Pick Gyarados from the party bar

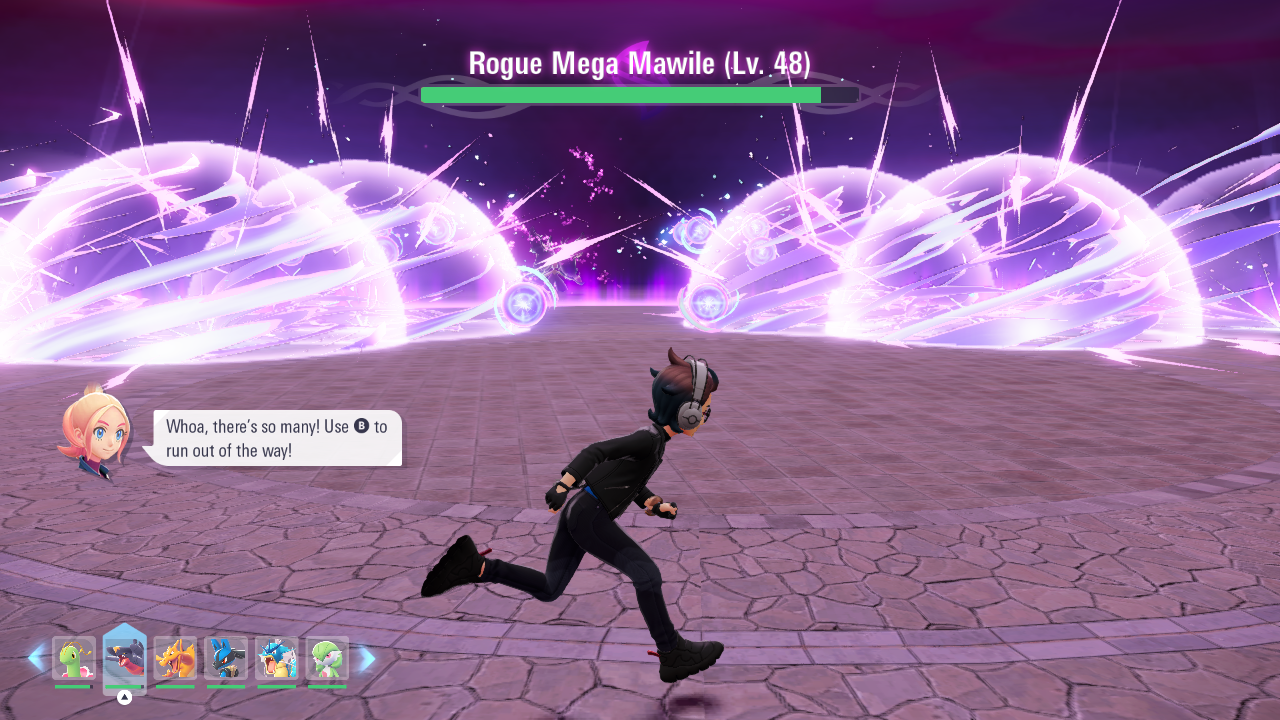(277, 658)
